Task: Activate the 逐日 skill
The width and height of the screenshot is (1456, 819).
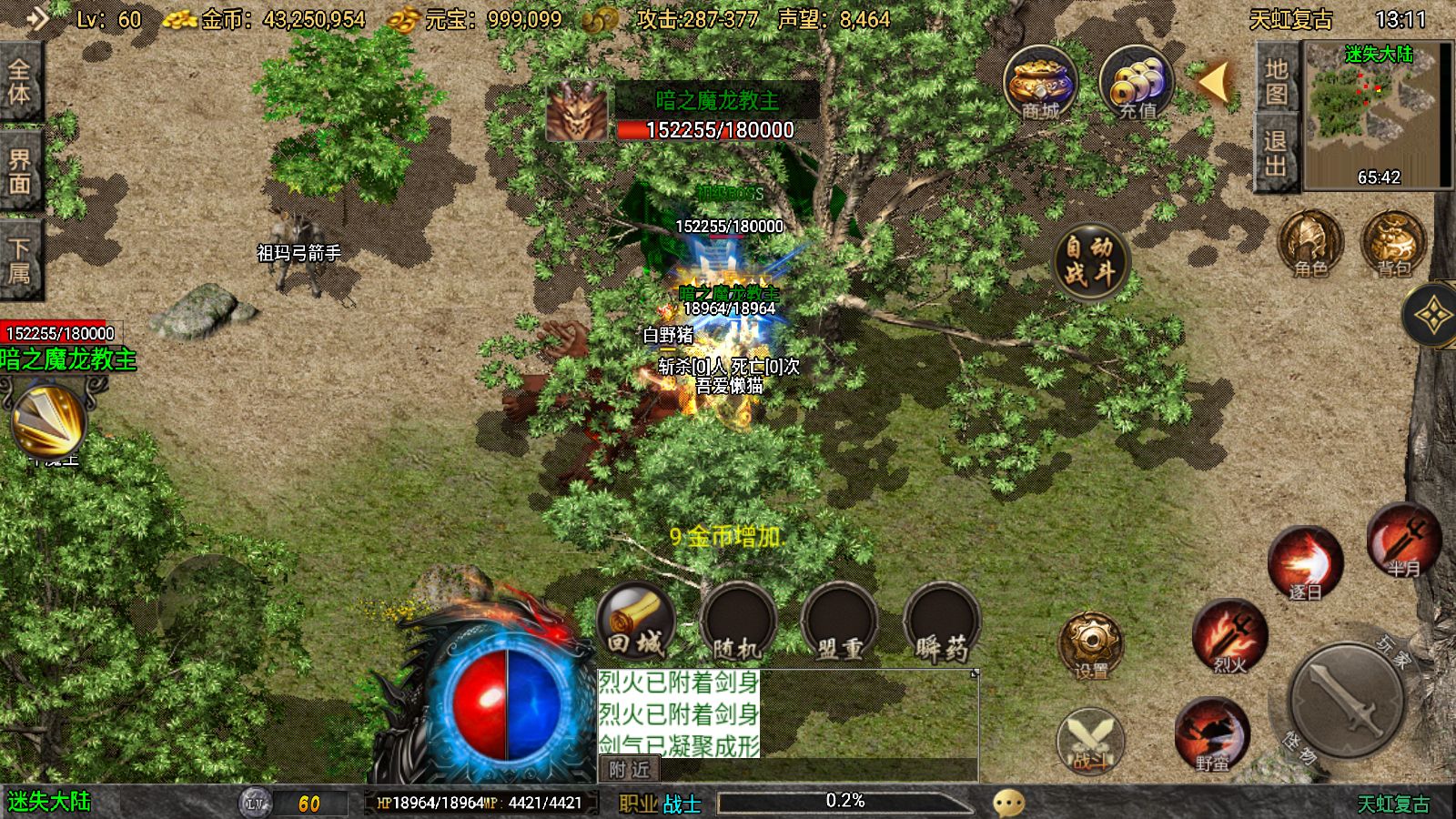Action: click(1305, 563)
